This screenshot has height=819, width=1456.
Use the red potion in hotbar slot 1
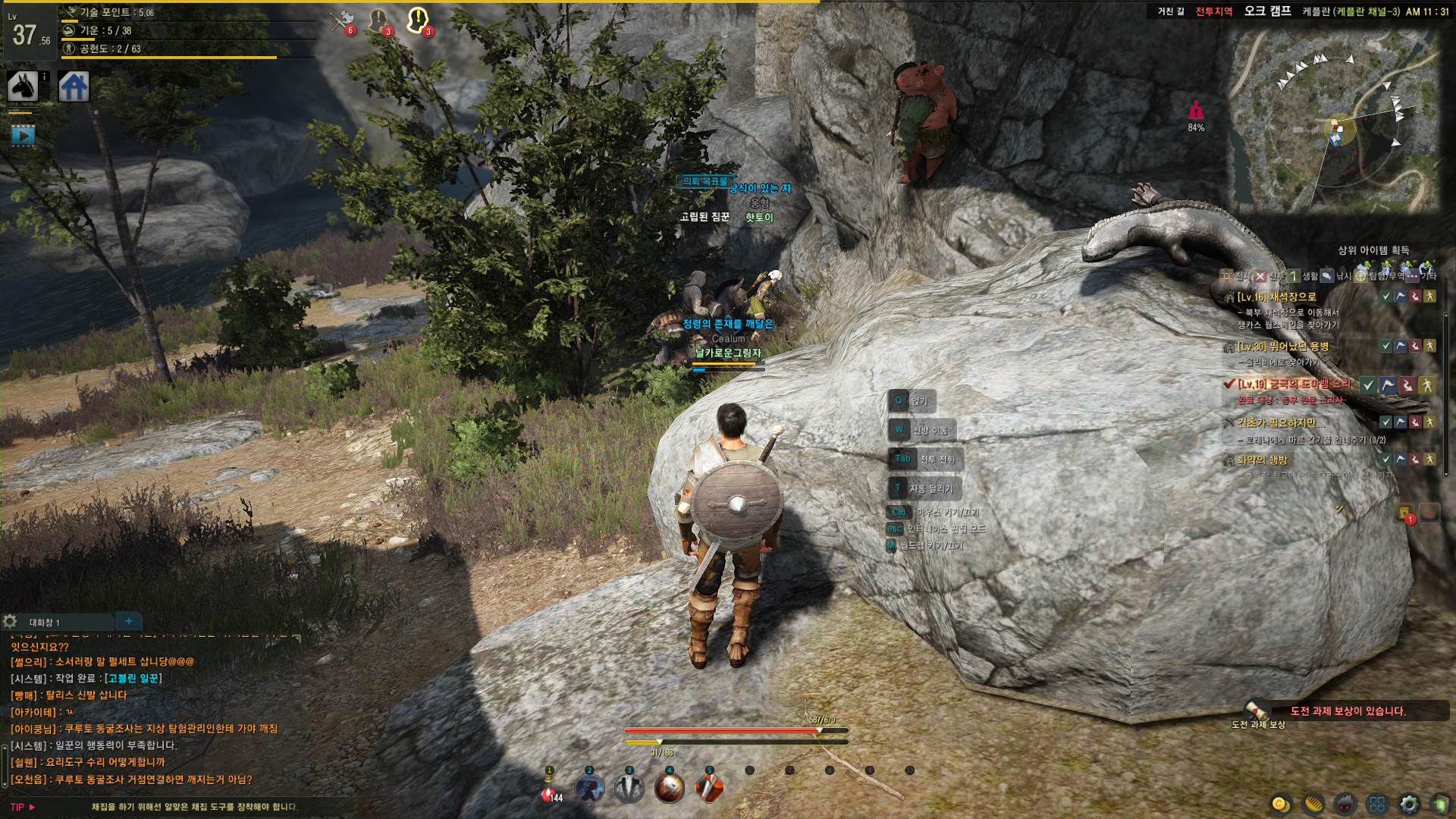point(549,790)
